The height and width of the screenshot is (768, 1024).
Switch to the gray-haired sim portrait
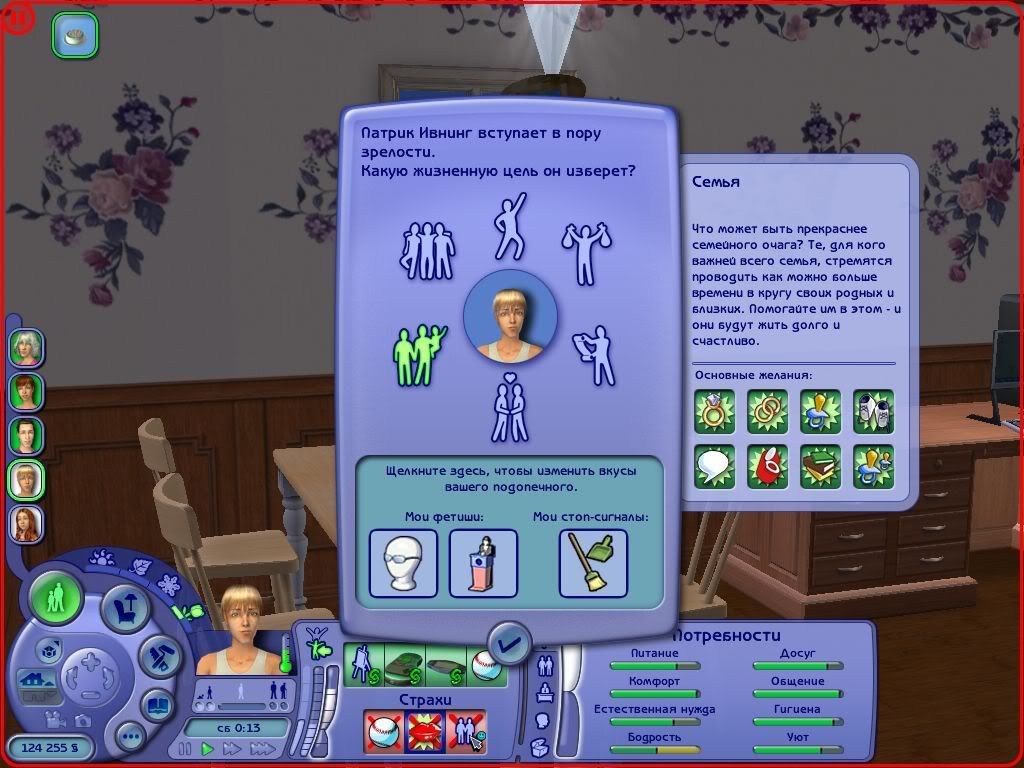tap(26, 347)
